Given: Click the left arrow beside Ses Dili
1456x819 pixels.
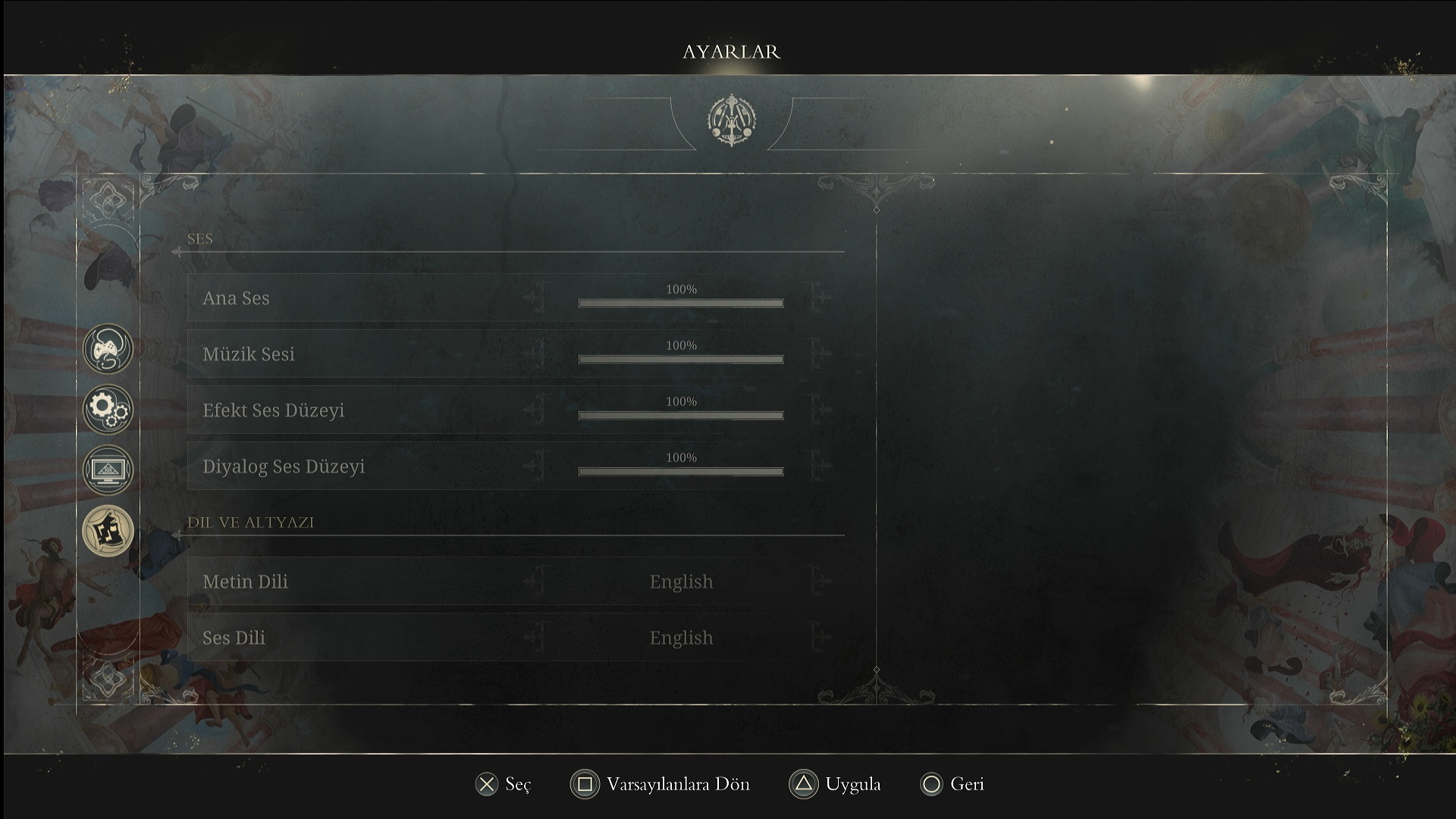Looking at the screenshot, I should coord(535,638).
